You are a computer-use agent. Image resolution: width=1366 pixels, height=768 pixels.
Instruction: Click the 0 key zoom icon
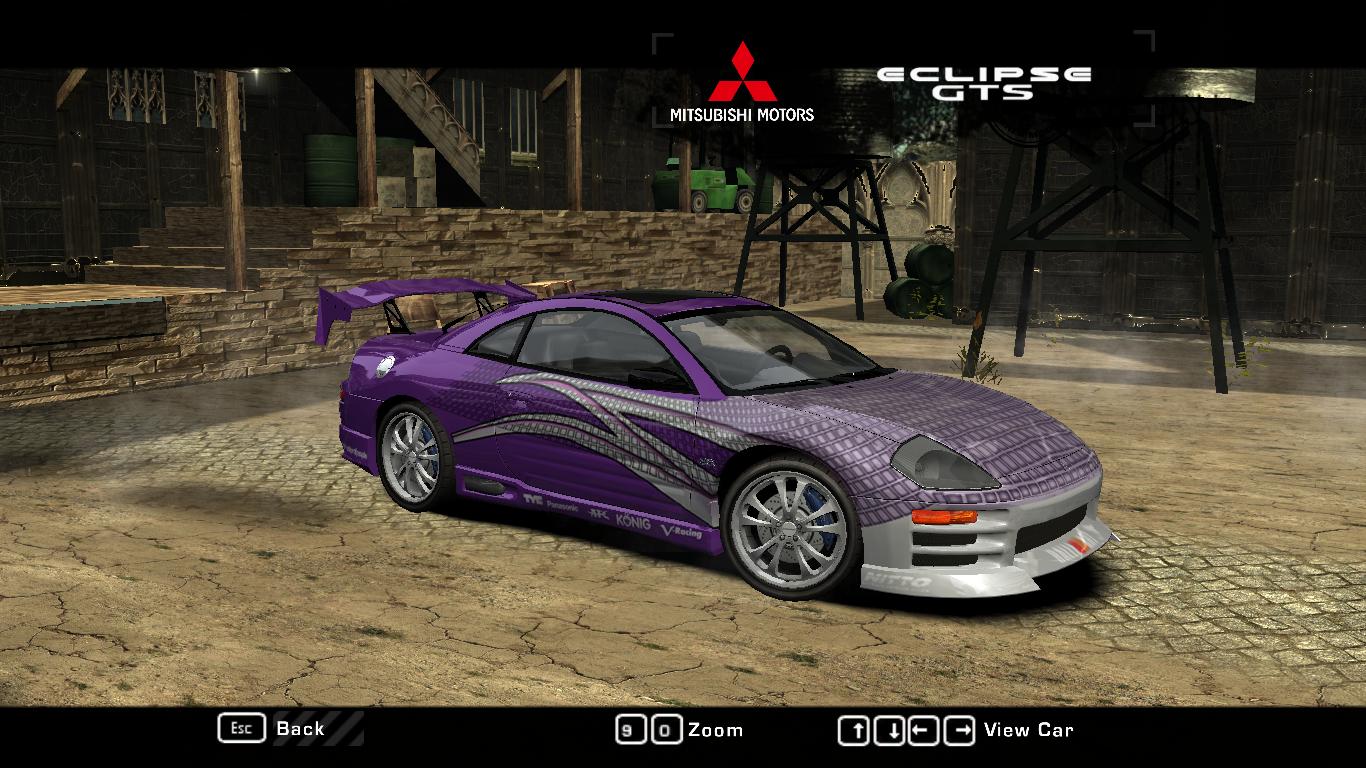[x=666, y=729]
